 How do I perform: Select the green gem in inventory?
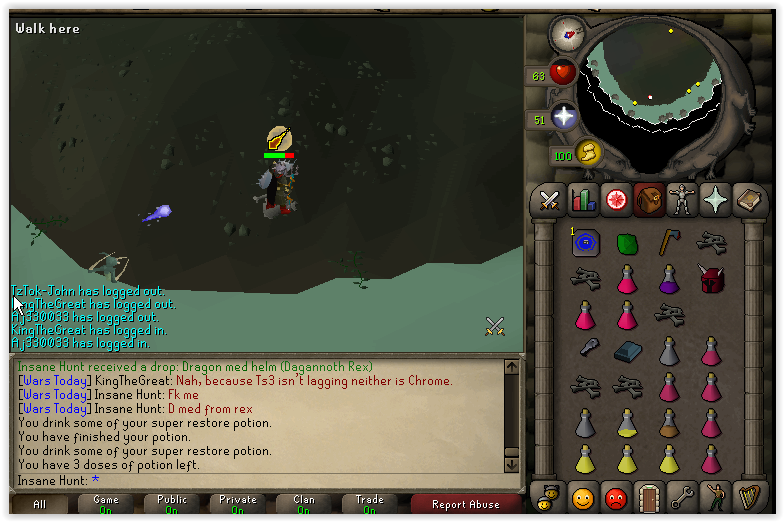pos(627,243)
